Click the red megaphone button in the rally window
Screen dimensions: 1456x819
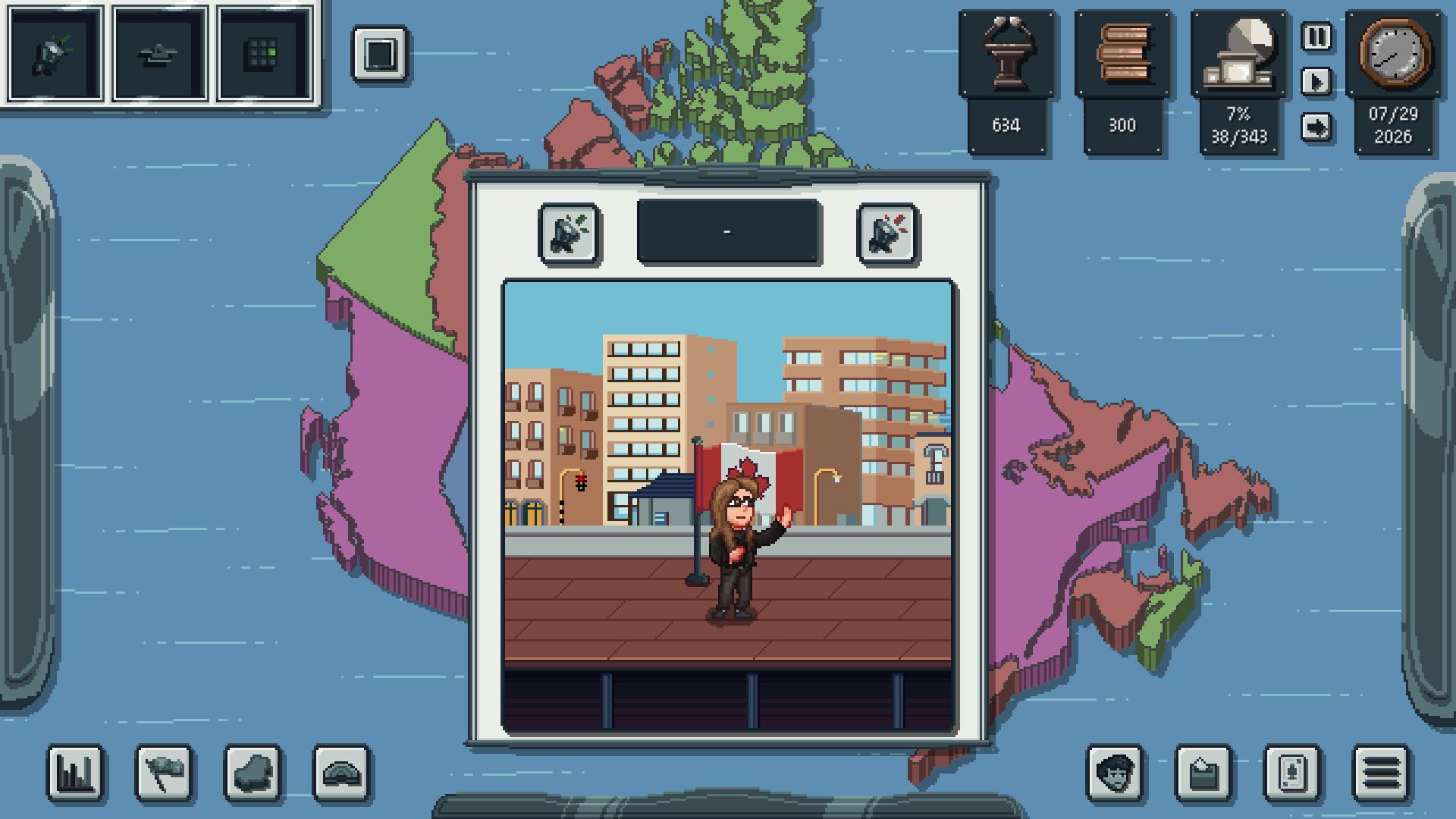[887, 234]
